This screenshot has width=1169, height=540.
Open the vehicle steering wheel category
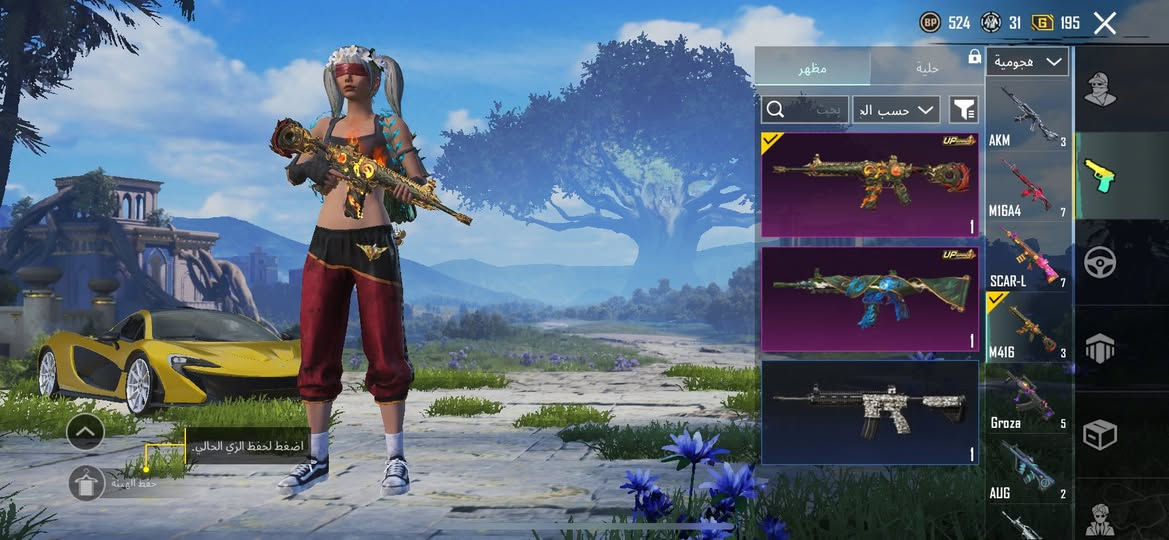tap(1101, 262)
